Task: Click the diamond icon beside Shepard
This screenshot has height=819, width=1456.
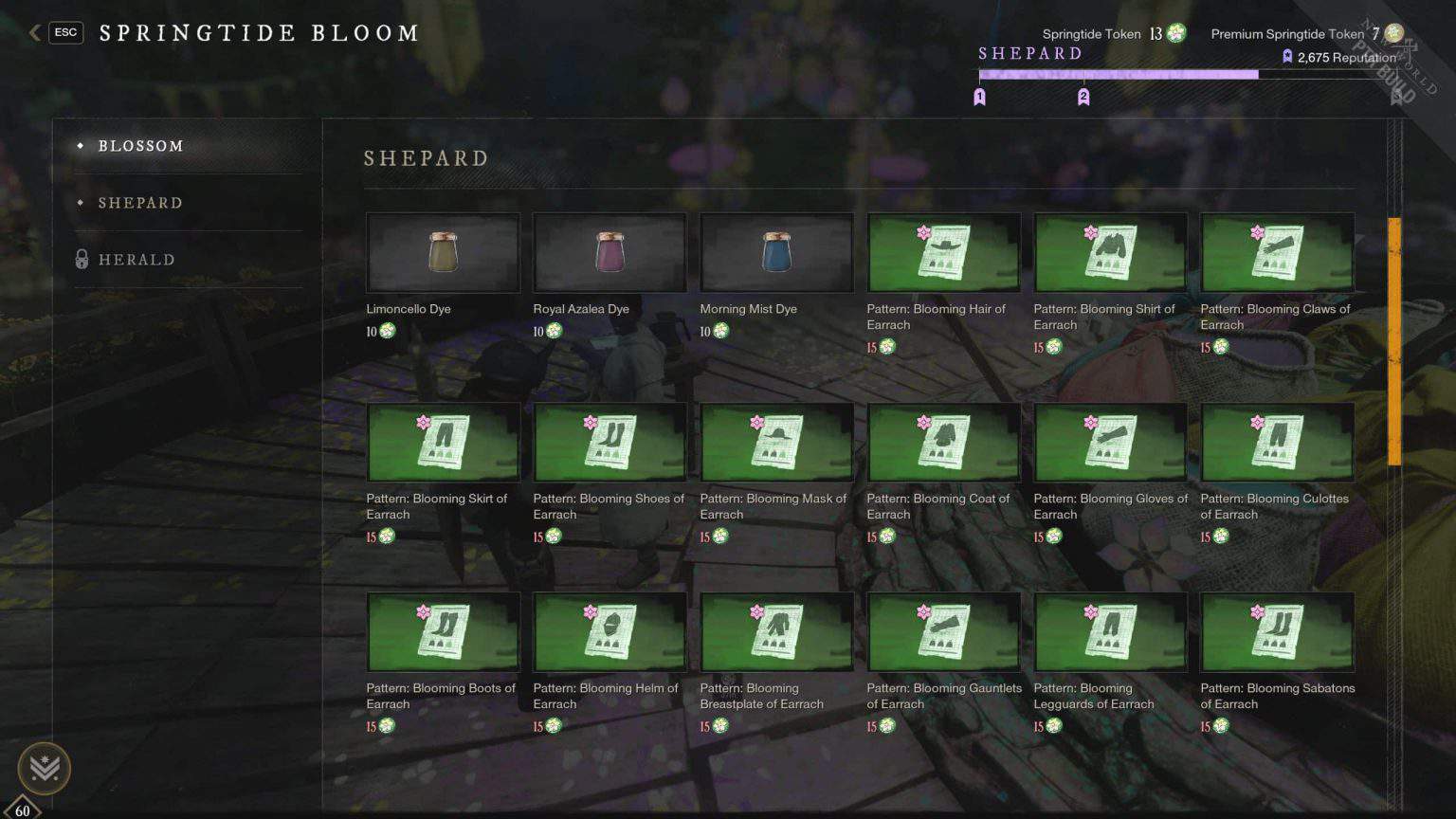Action: click(80, 203)
